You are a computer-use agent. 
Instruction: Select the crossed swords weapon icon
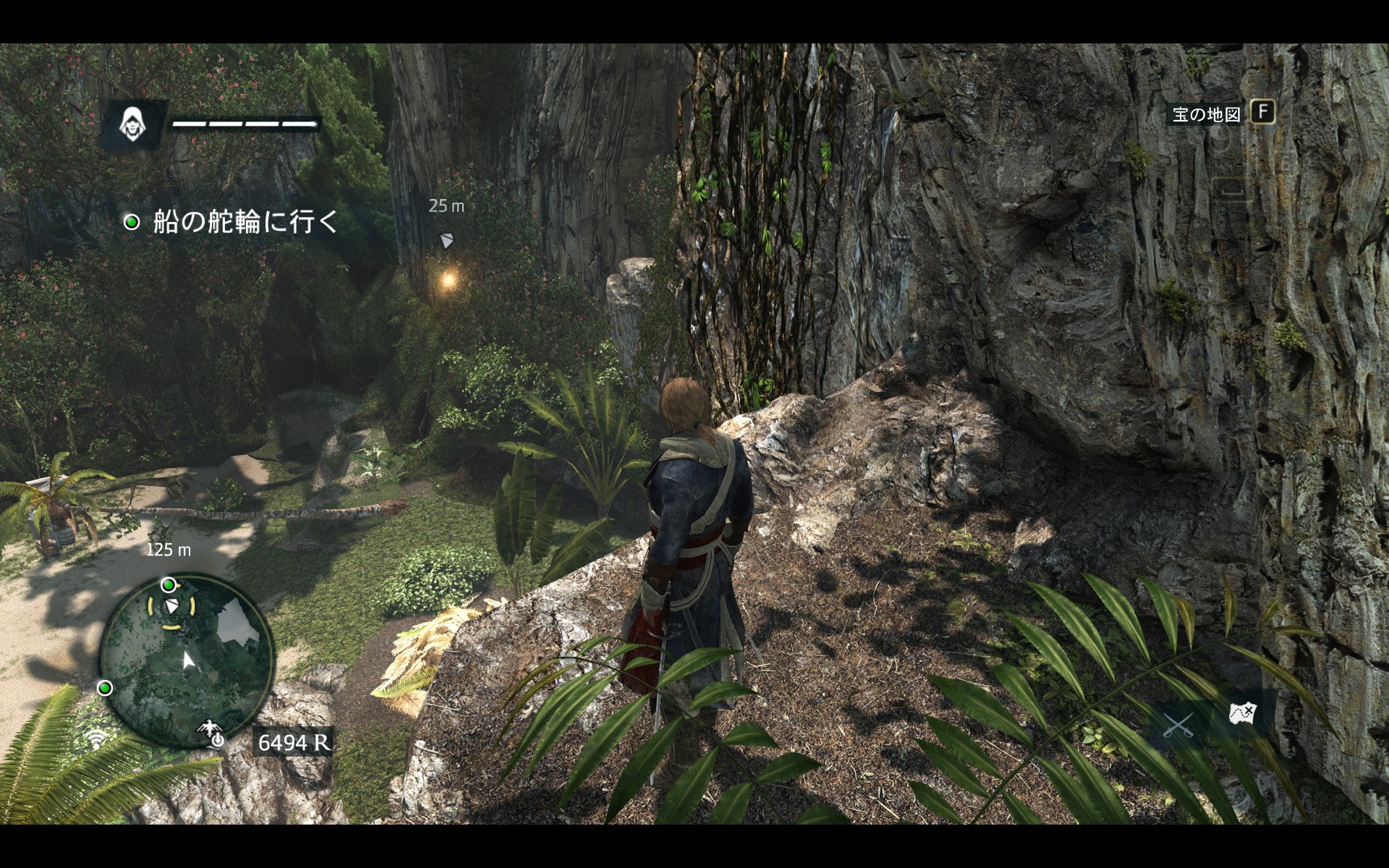click(x=1178, y=723)
